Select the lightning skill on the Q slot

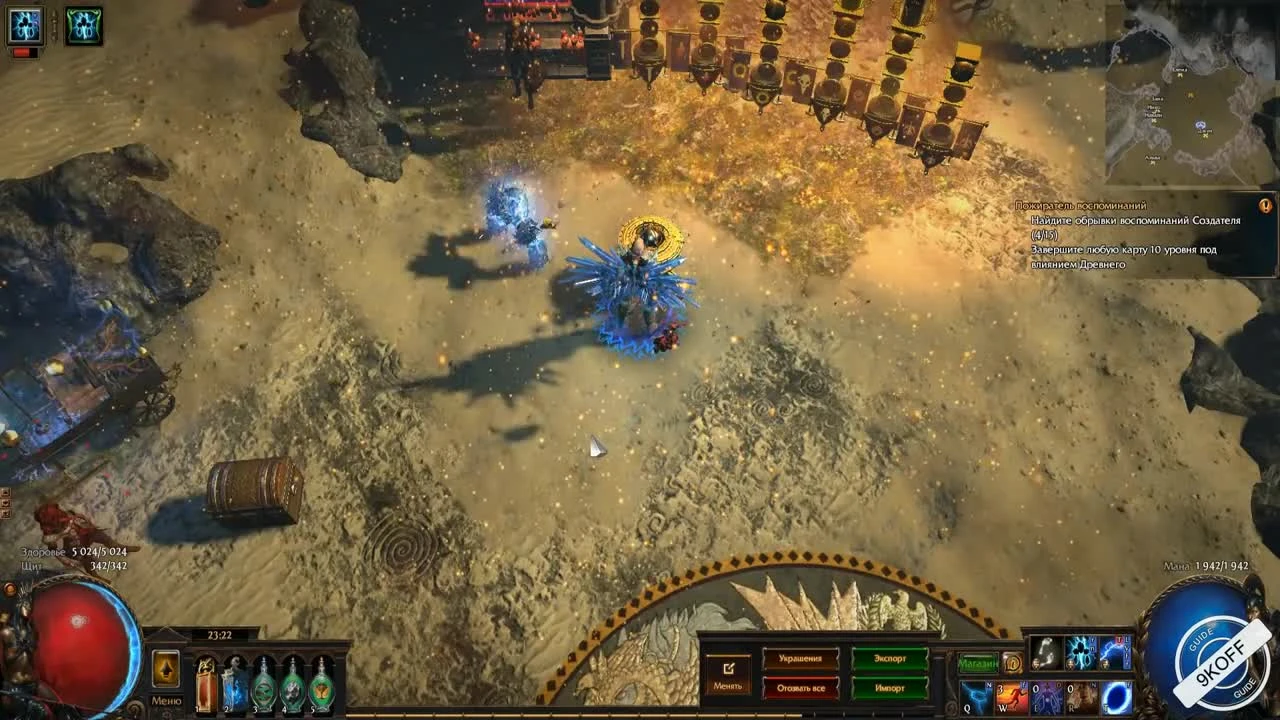click(x=976, y=697)
